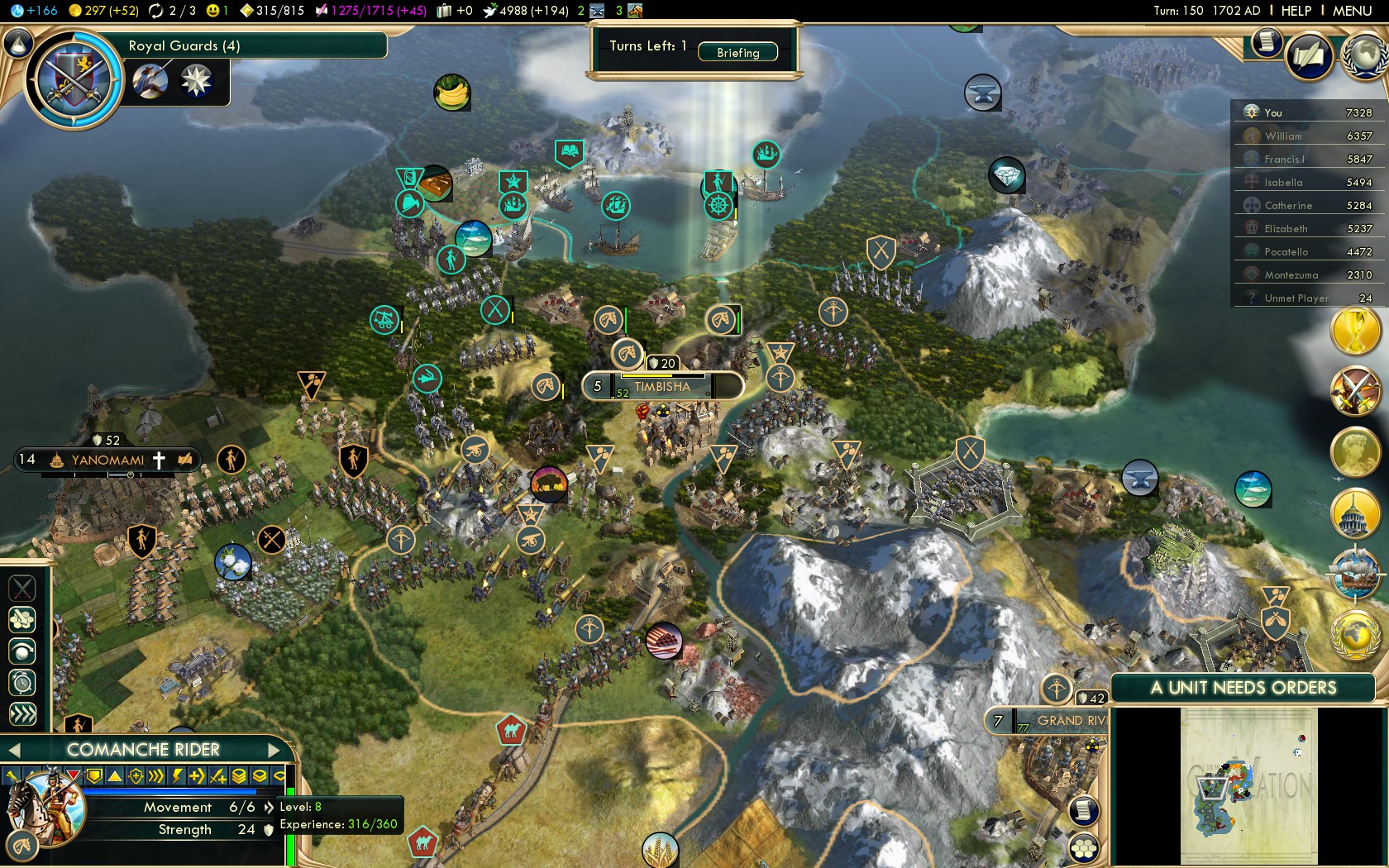
Task: Select the previous unit with left arrow
Action: click(13, 750)
